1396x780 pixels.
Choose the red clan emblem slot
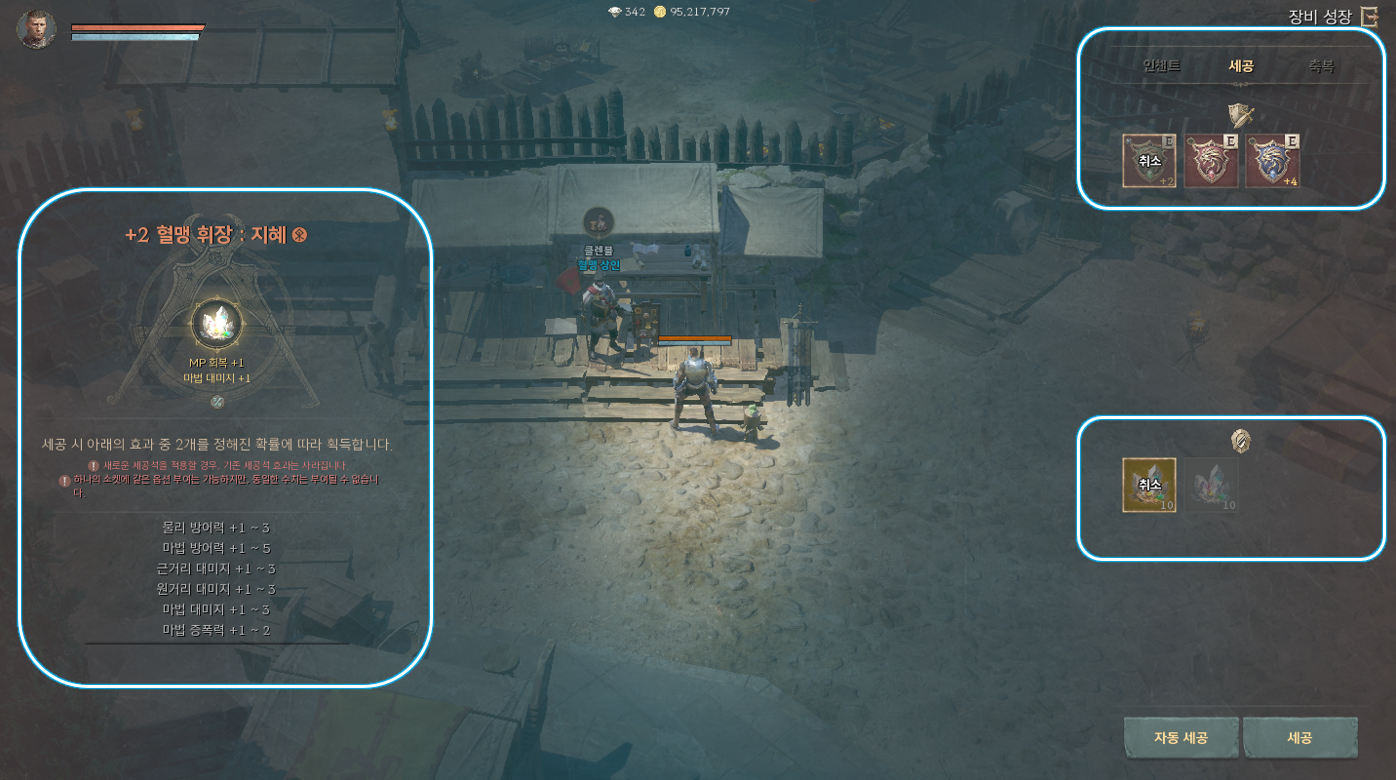coord(1211,161)
